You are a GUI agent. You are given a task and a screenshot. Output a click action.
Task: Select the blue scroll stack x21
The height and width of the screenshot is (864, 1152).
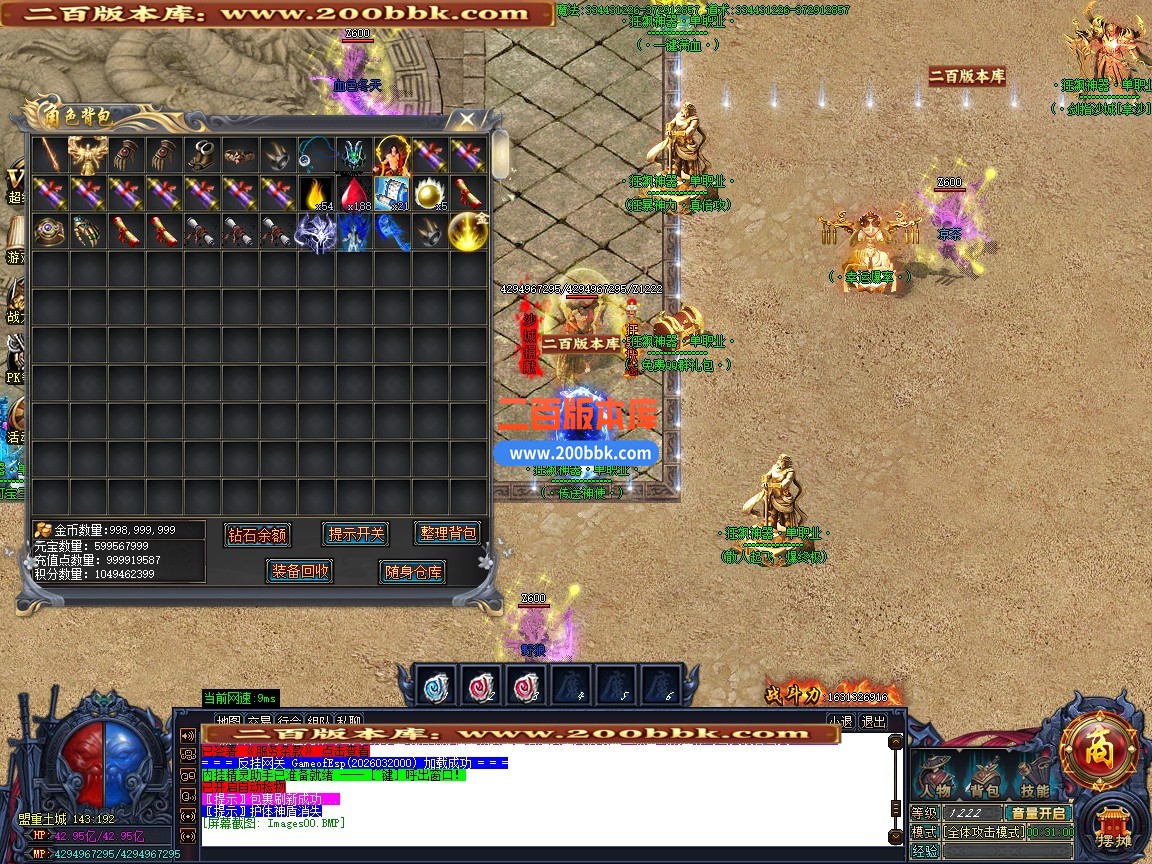(x=392, y=192)
